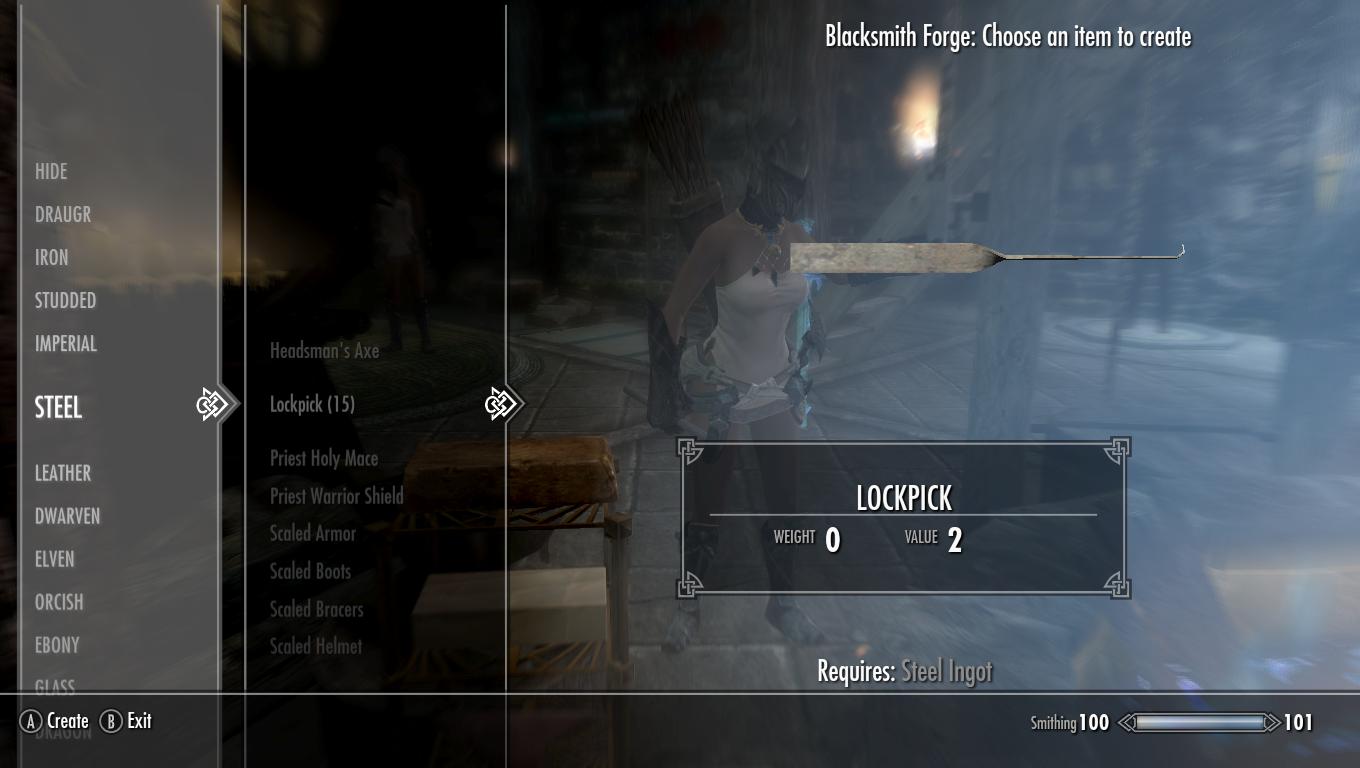Viewport: 1360px width, 768px height.
Task: Click the highlighted Steel category
Action: pos(59,407)
